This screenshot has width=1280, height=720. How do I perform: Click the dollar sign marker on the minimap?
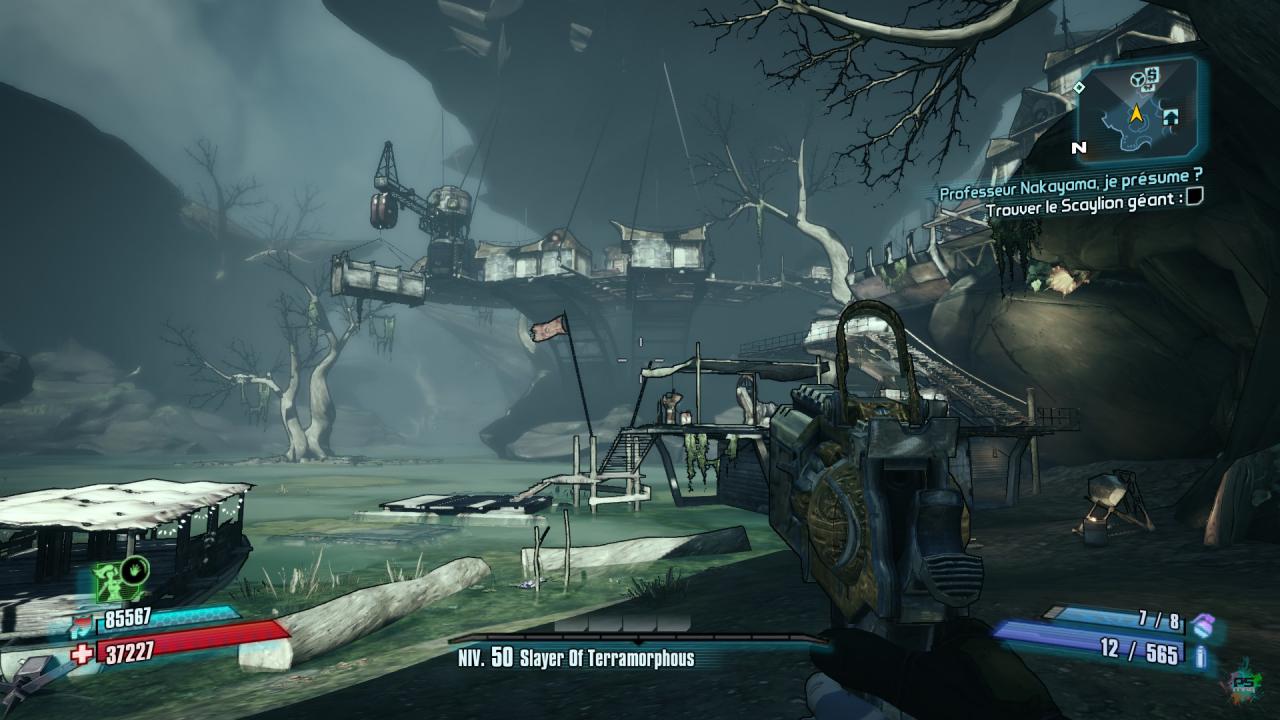(1152, 74)
